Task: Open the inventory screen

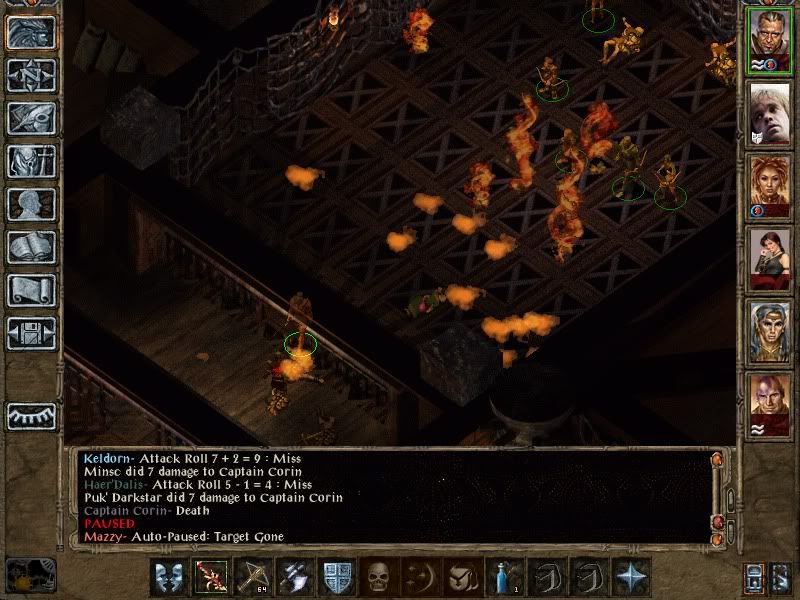Action: (31, 161)
